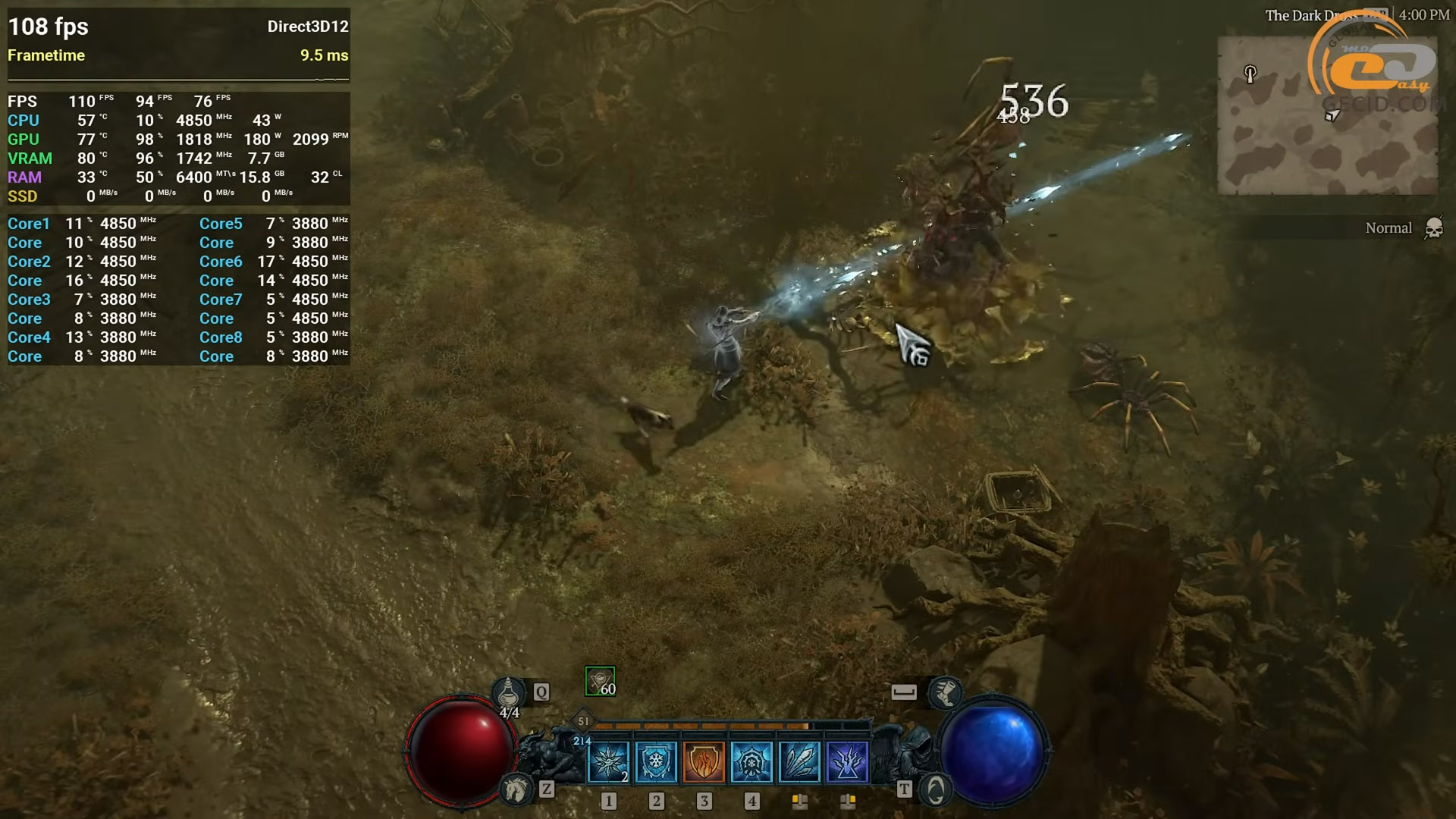Image resolution: width=1456 pixels, height=819 pixels.
Task: Use the evade boot icon
Action: 944,692
